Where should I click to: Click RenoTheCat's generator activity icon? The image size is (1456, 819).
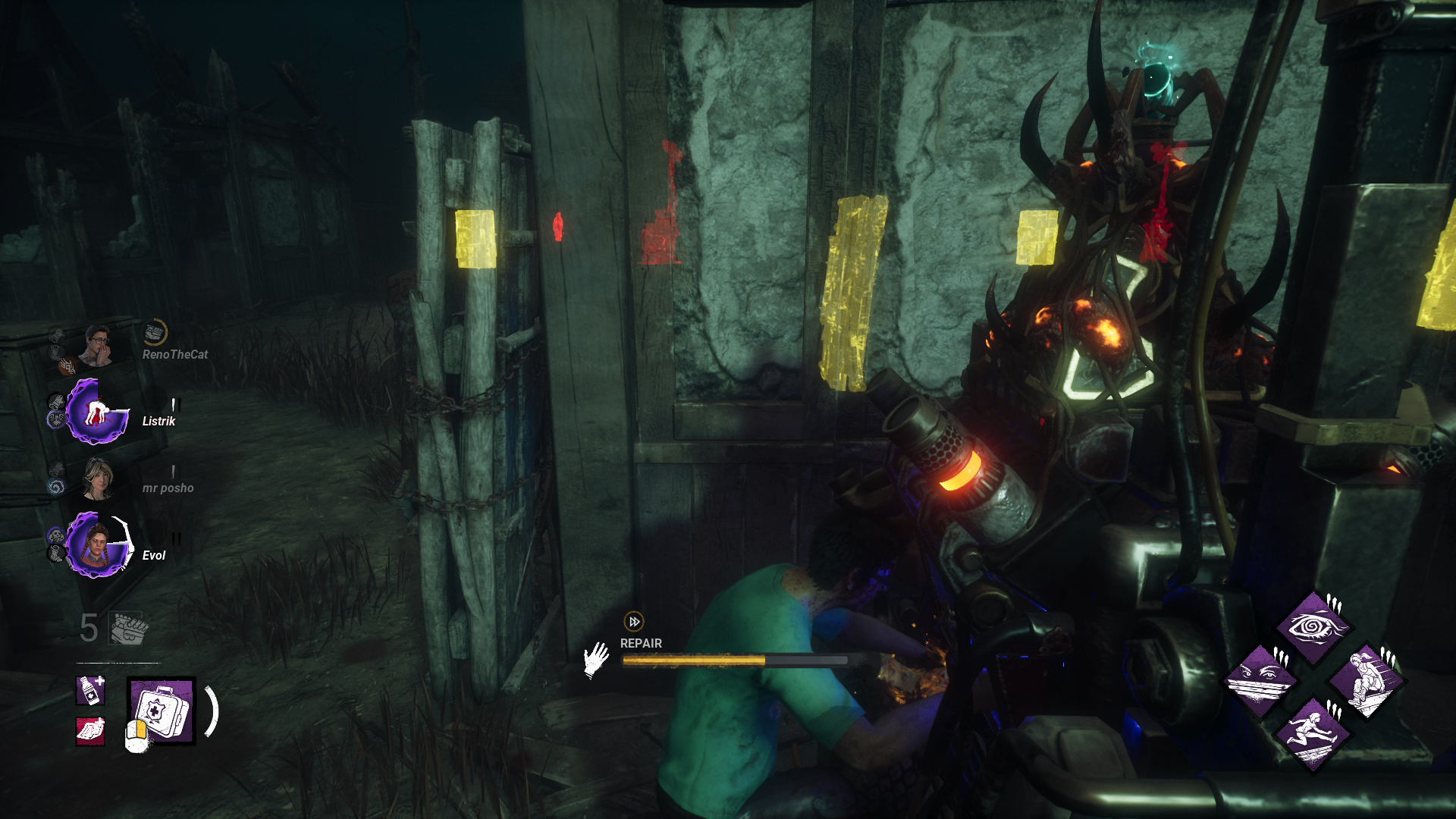(155, 332)
